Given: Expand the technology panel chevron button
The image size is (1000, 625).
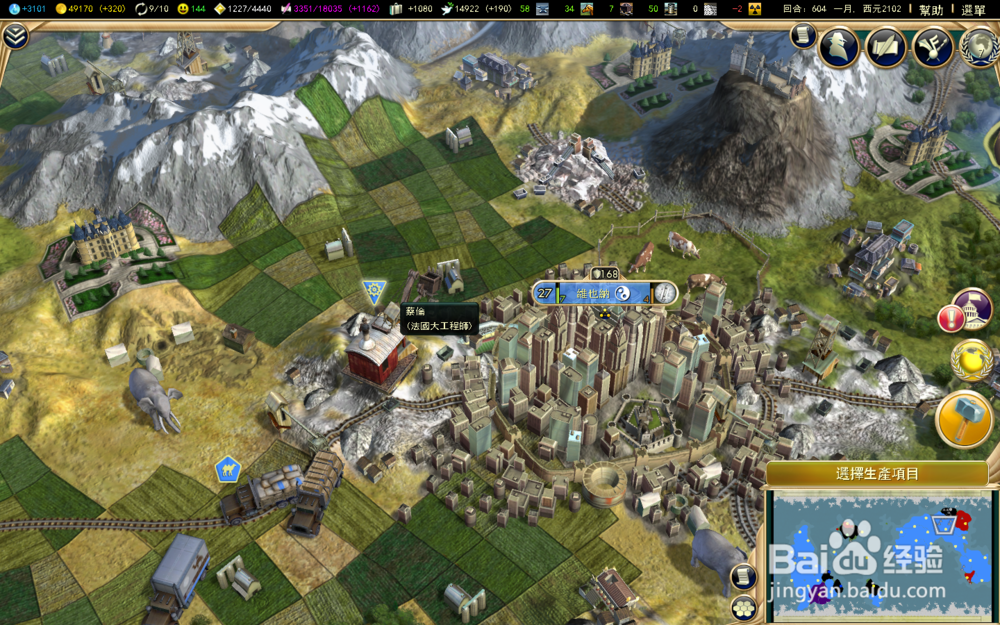Looking at the screenshot, I should [x=15, y=37].
